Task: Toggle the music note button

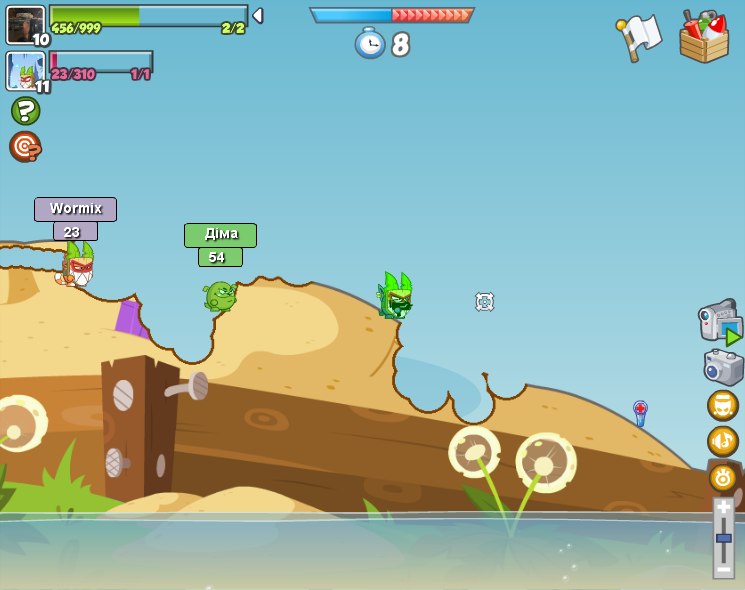Action: (723, 441)
